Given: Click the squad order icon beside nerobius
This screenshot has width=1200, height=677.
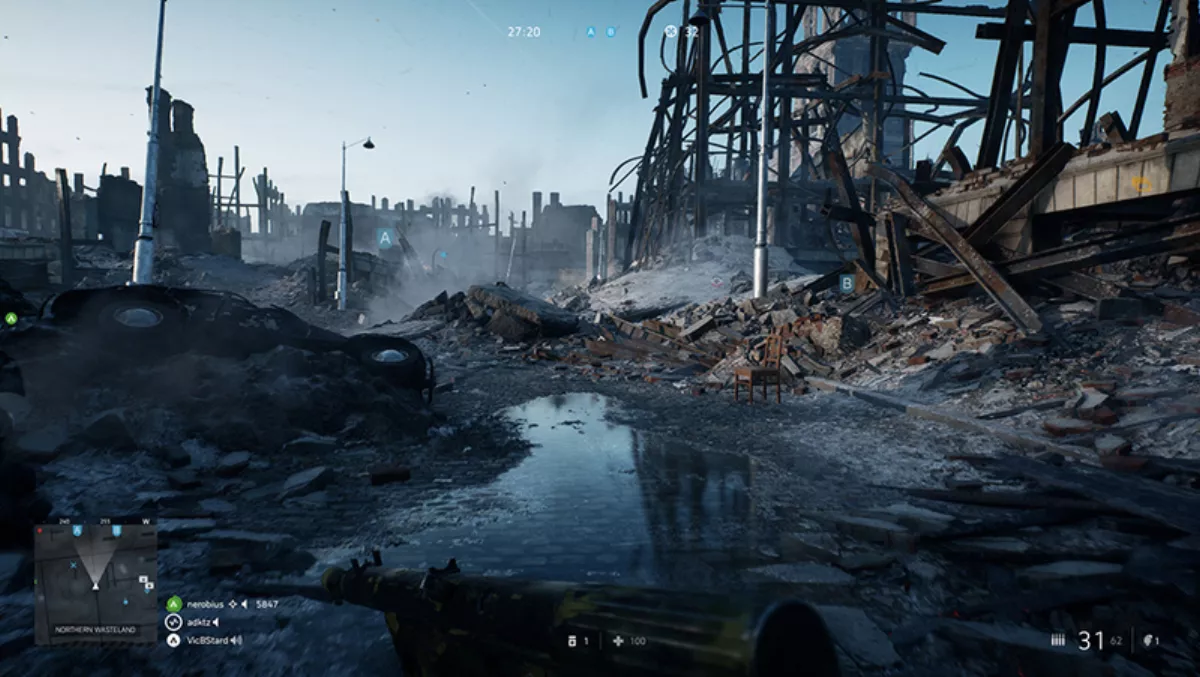Looking at the screenshot, I should pos(232,604).
